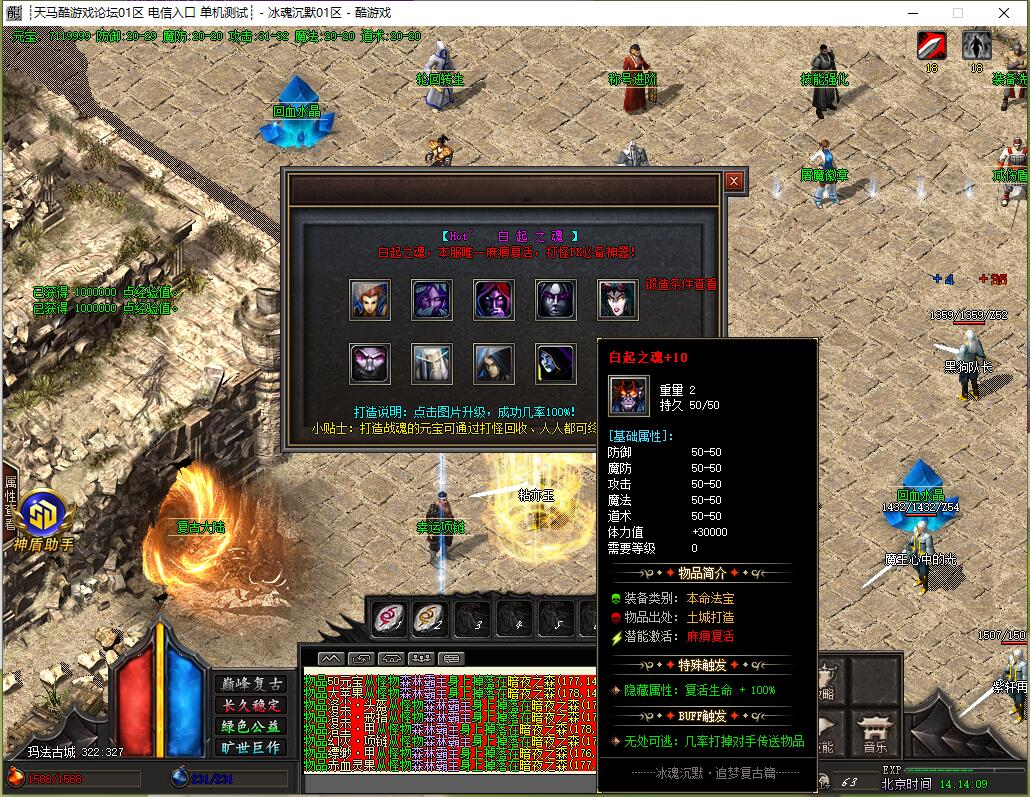Select the red-haired hero soul portrait

point(370,299)
